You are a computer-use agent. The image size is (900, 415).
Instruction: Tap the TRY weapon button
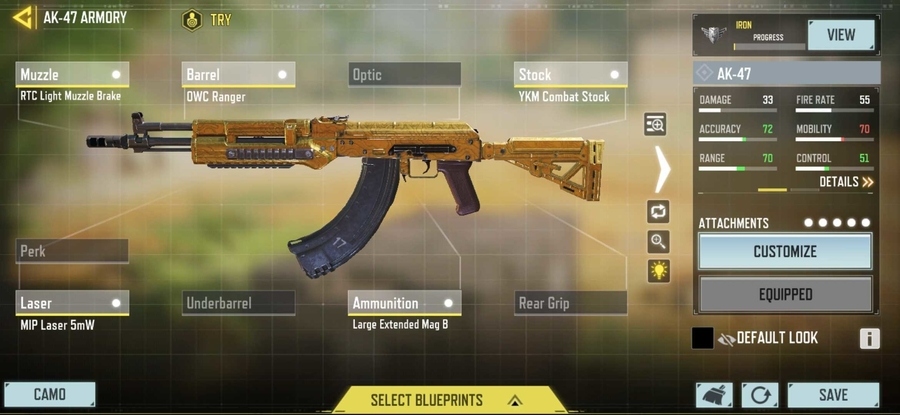tap(207, 20)
